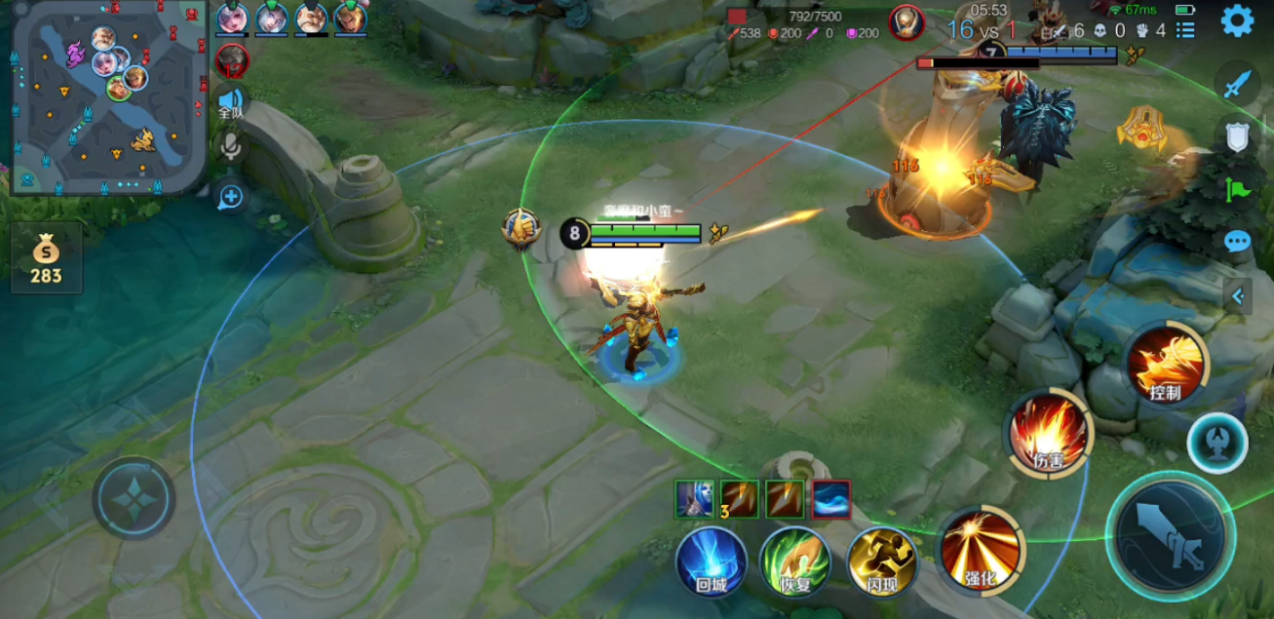Send the green flag gather signal
The height and width of the screenshot is (619, 1274).
(x=1237, y=188)
